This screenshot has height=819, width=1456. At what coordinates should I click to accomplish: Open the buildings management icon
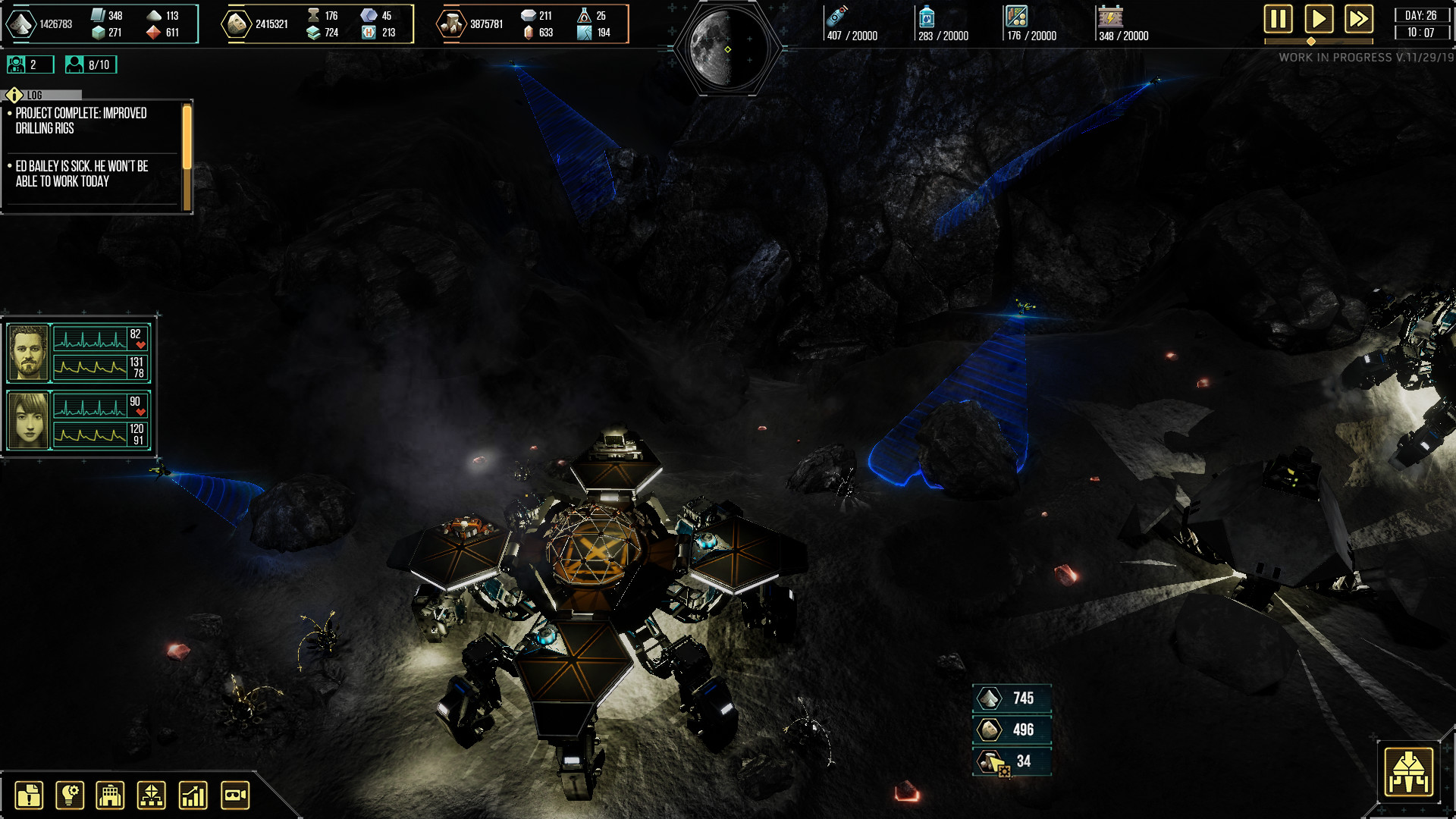[x=110, y=795]
